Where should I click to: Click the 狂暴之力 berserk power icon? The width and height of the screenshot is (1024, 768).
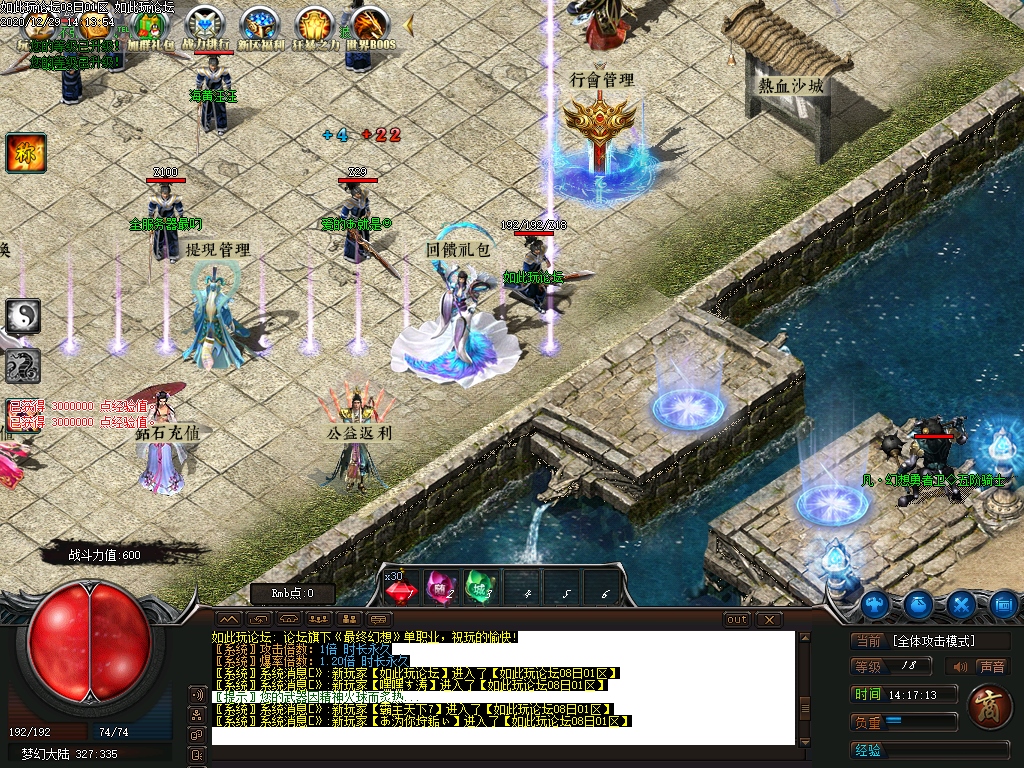tap(314, 25)
